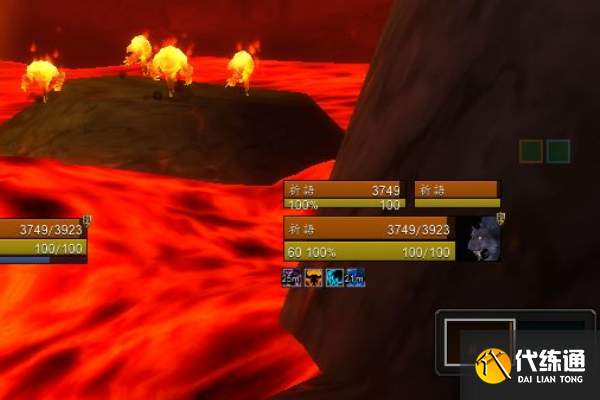Select the player frame showing 3749/3923
This screenshot has width=600, height=400.
click(x=43, y=238)
